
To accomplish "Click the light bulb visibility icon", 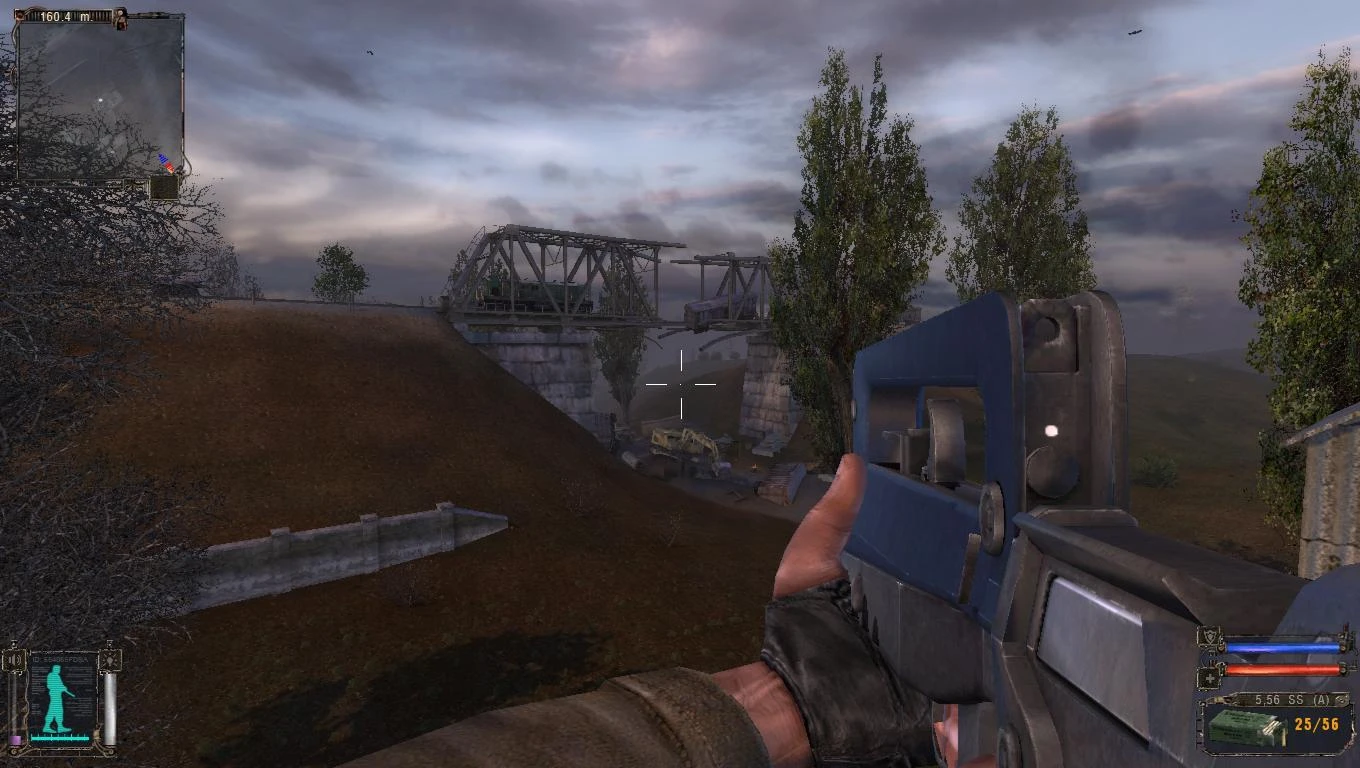I will pos(110,660).
